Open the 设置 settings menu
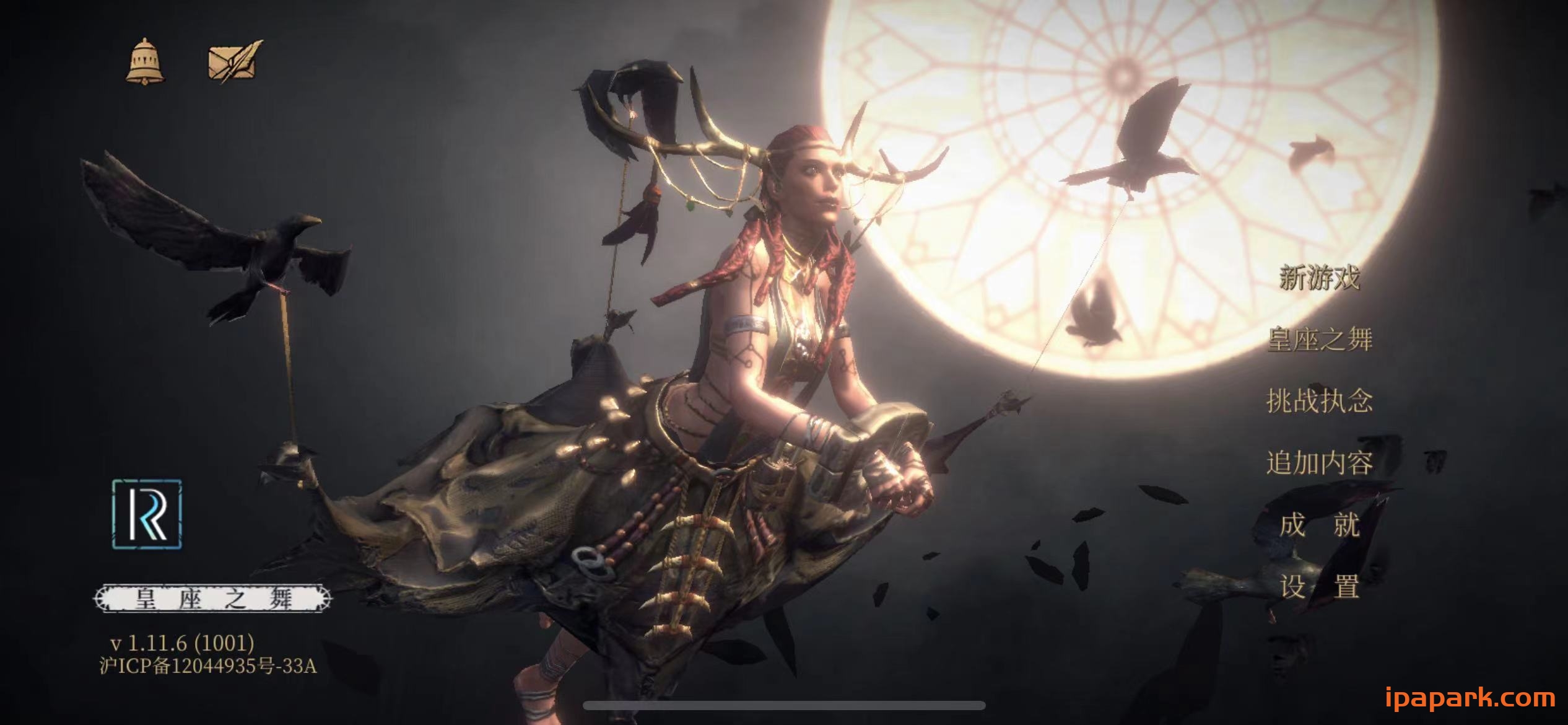Screen dimensions: 1568x725 pyautogui.click(x=1320, y=587)
